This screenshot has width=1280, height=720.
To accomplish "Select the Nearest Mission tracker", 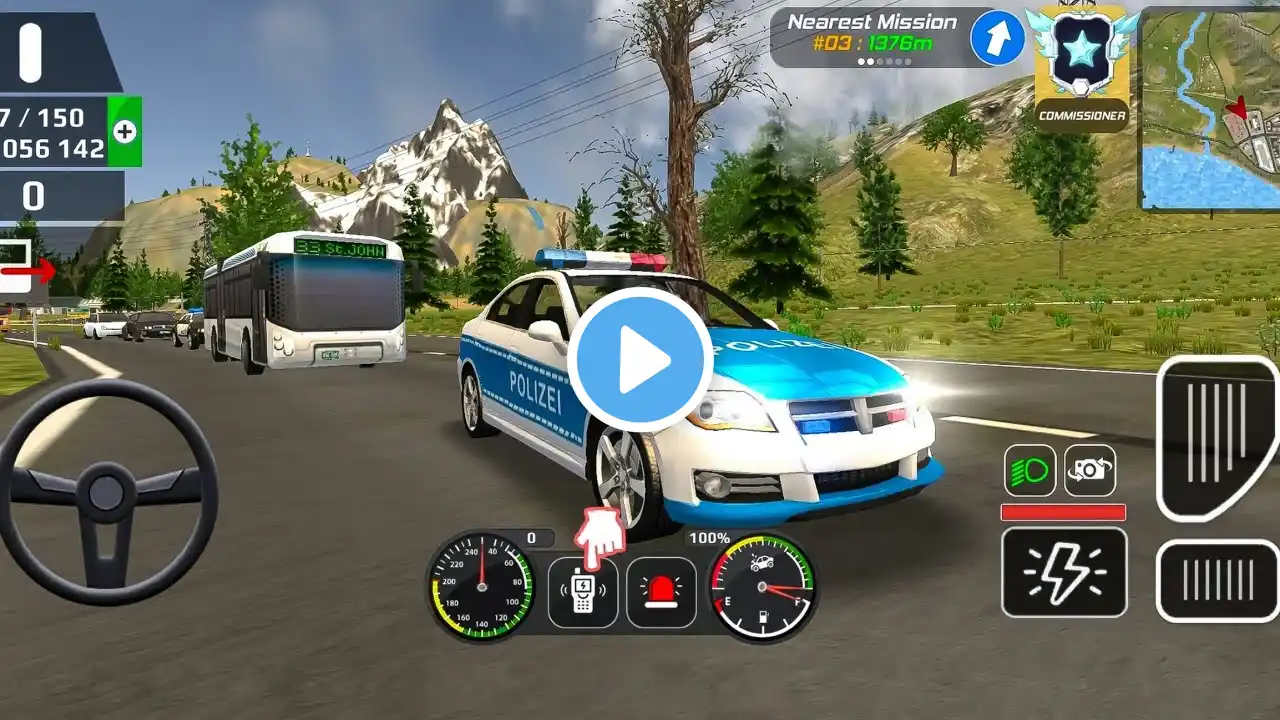I will click(868, 38).
